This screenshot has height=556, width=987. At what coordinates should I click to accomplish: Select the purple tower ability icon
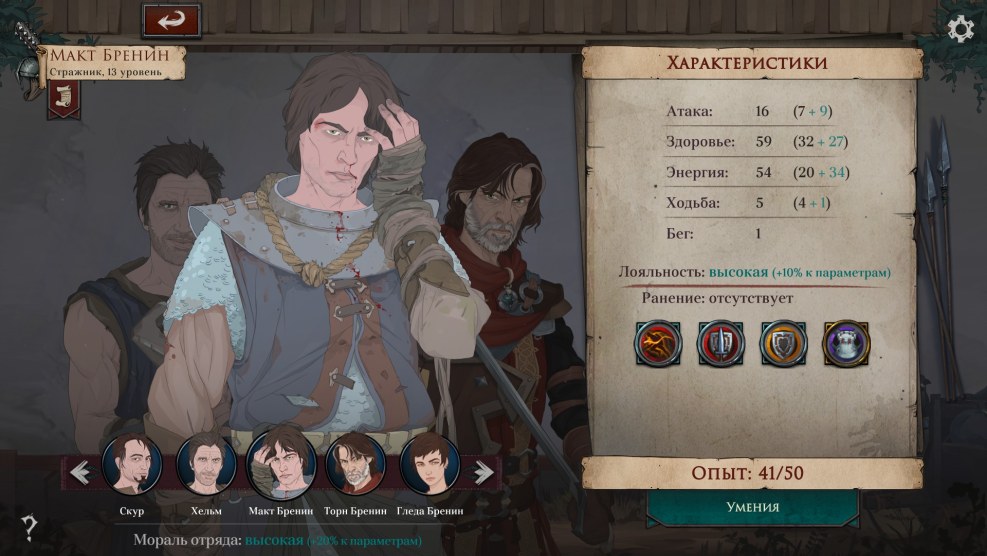[x=846, y=343]
